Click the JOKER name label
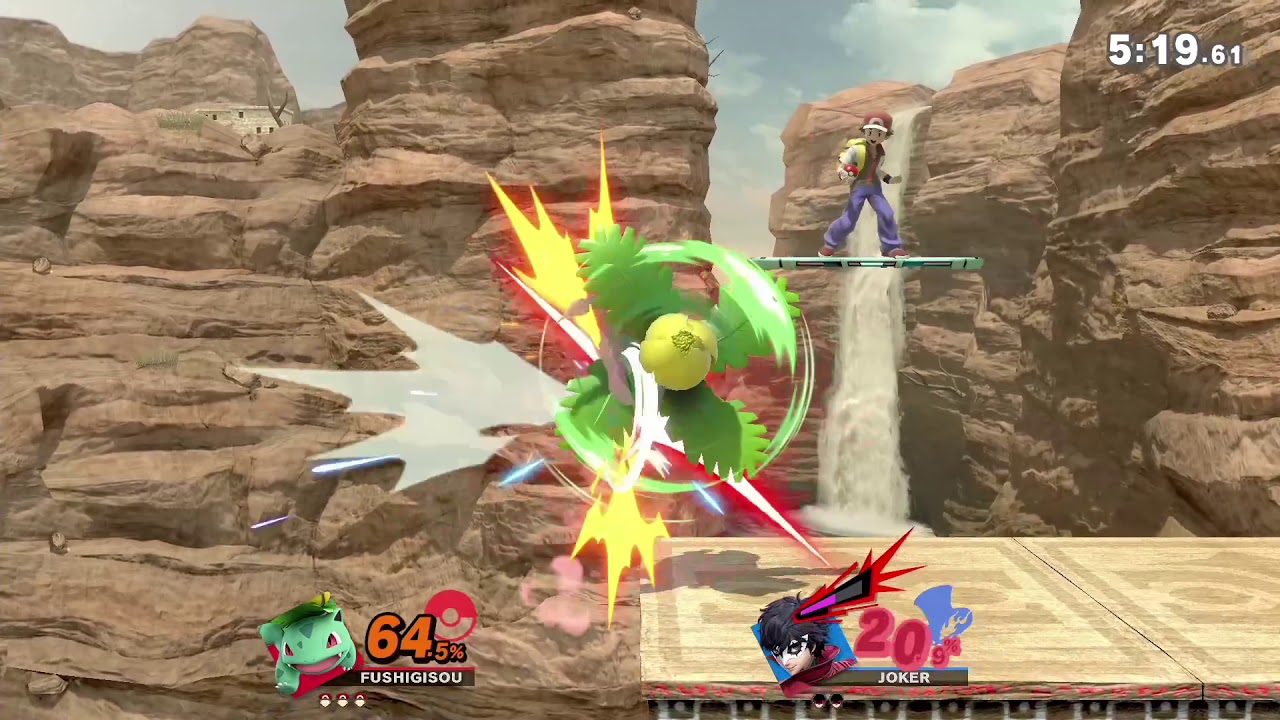Viewport: 1280px width, 720px height. click(904, 677)
